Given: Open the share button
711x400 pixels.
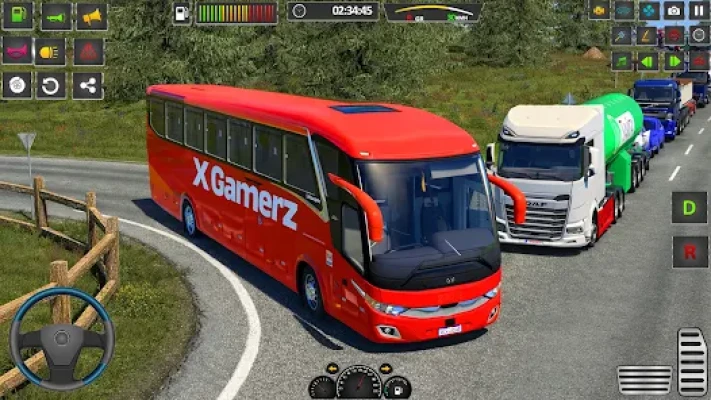Looking at the screenshot, I should pyautogui.click(x=88, y=85).
